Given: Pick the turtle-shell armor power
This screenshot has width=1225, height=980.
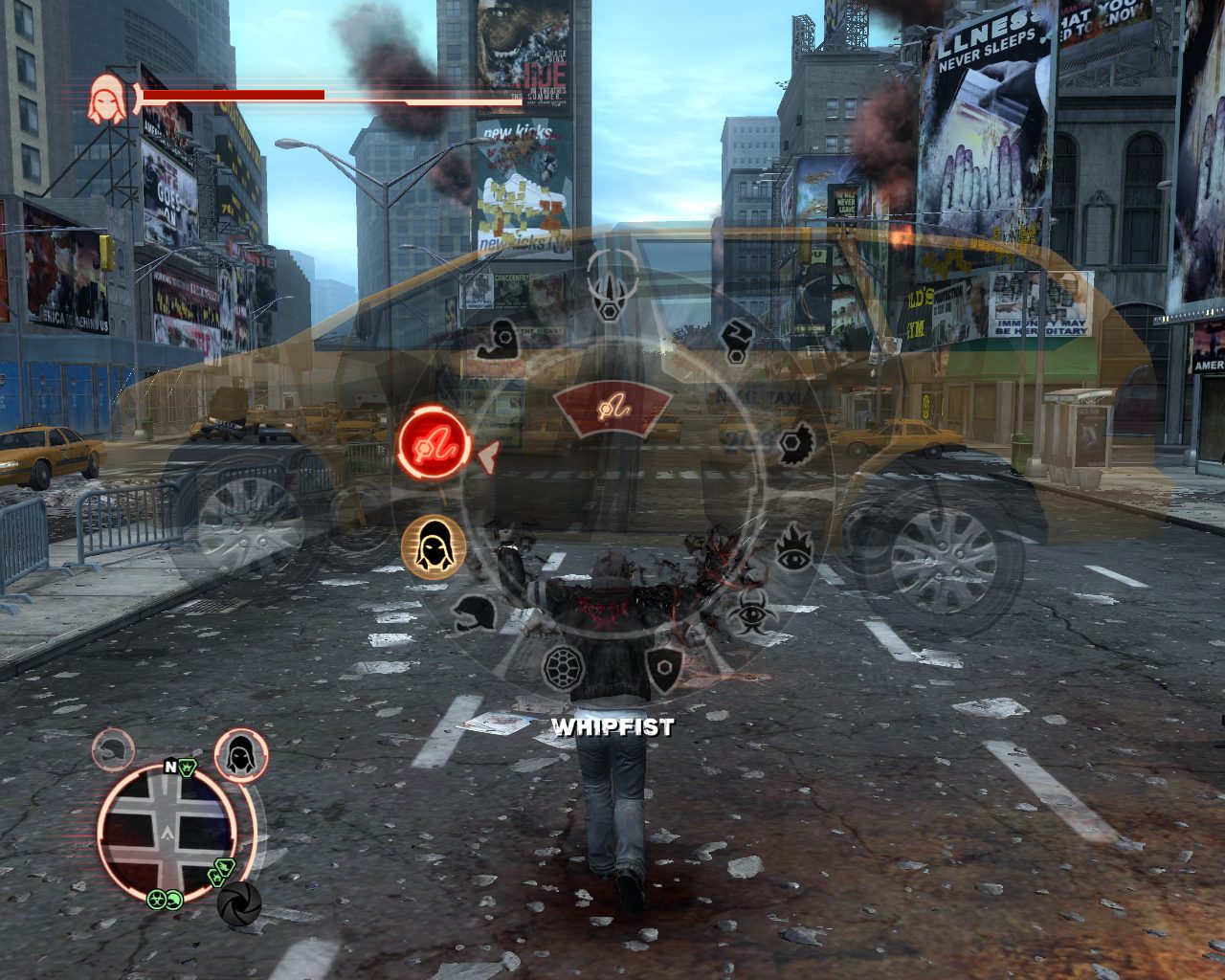Looking at the screenshot, I should pos(564,666).
